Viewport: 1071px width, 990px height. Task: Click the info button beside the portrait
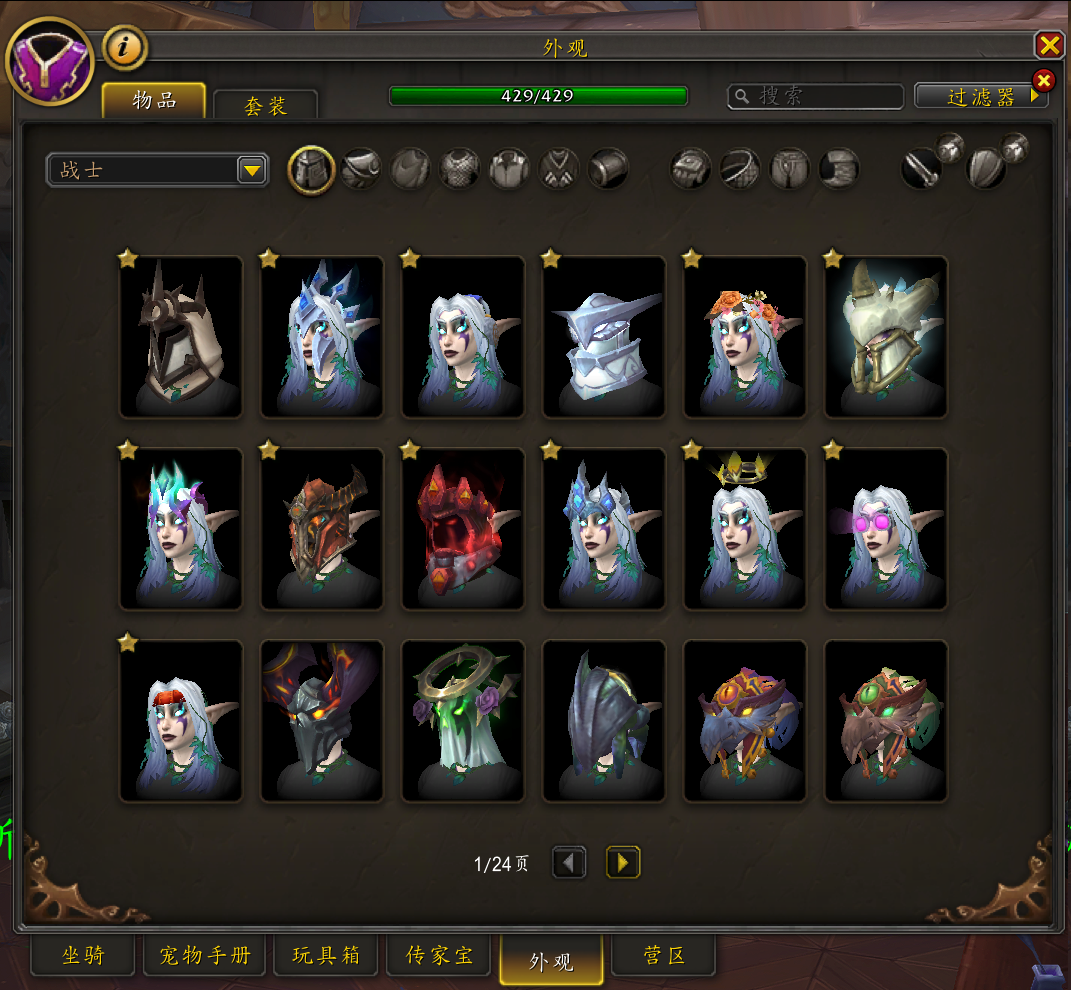(x=125, y=47)
